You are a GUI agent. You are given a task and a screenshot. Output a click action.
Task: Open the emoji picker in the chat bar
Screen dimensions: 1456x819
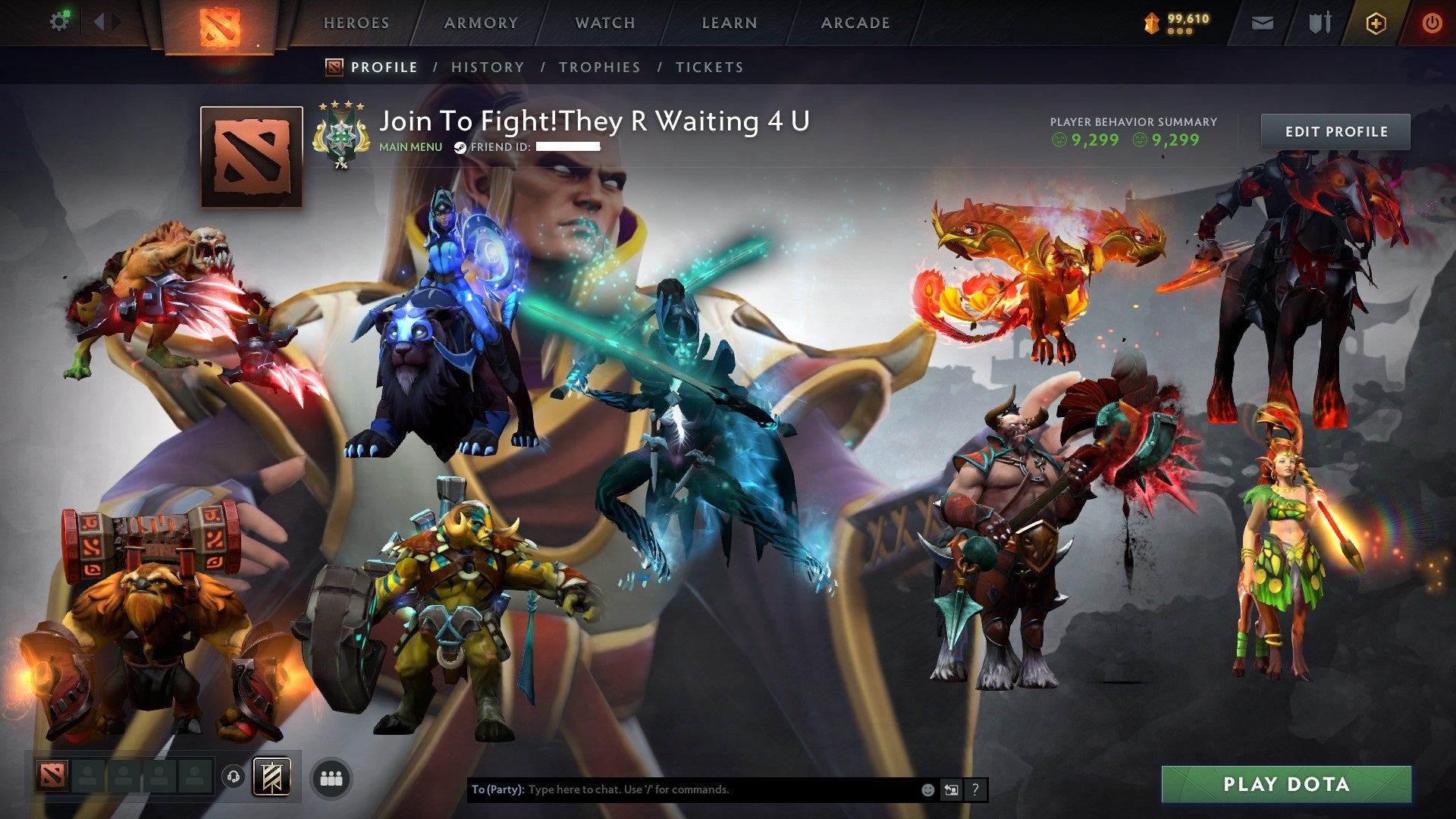[927, 789]
